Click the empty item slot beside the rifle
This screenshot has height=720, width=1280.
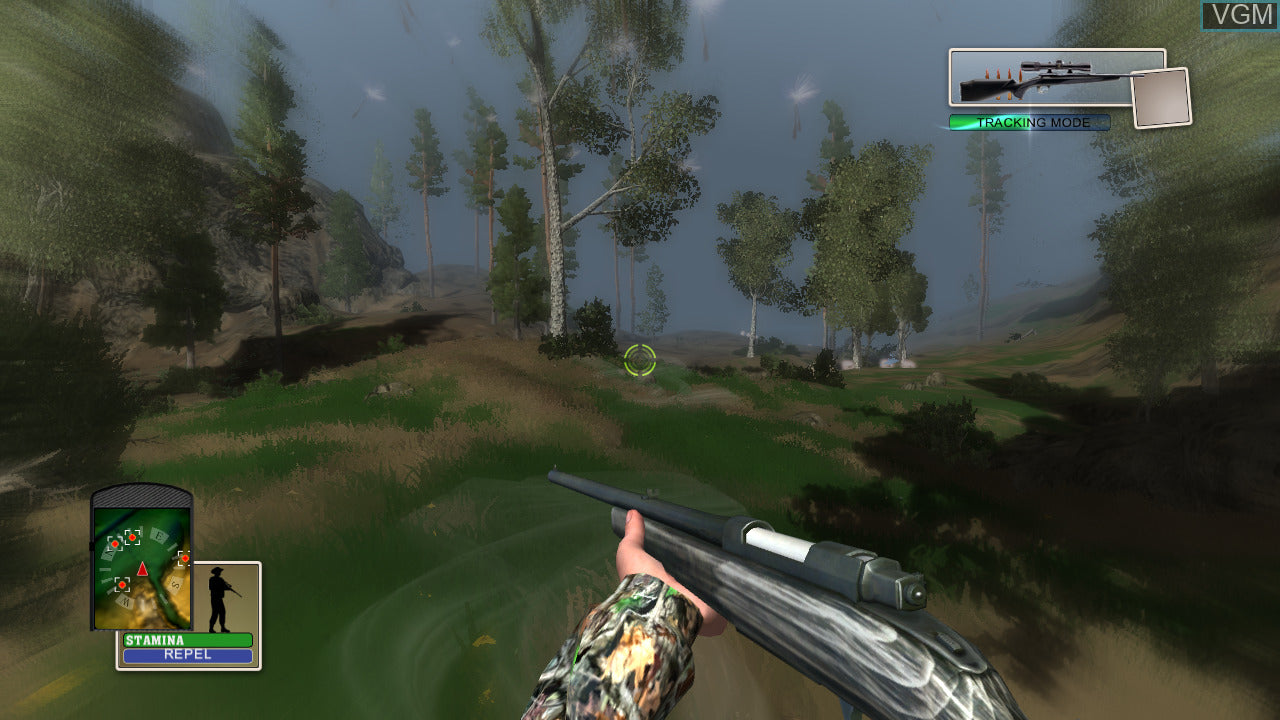pyautogui.click(x=1161, y=98)
